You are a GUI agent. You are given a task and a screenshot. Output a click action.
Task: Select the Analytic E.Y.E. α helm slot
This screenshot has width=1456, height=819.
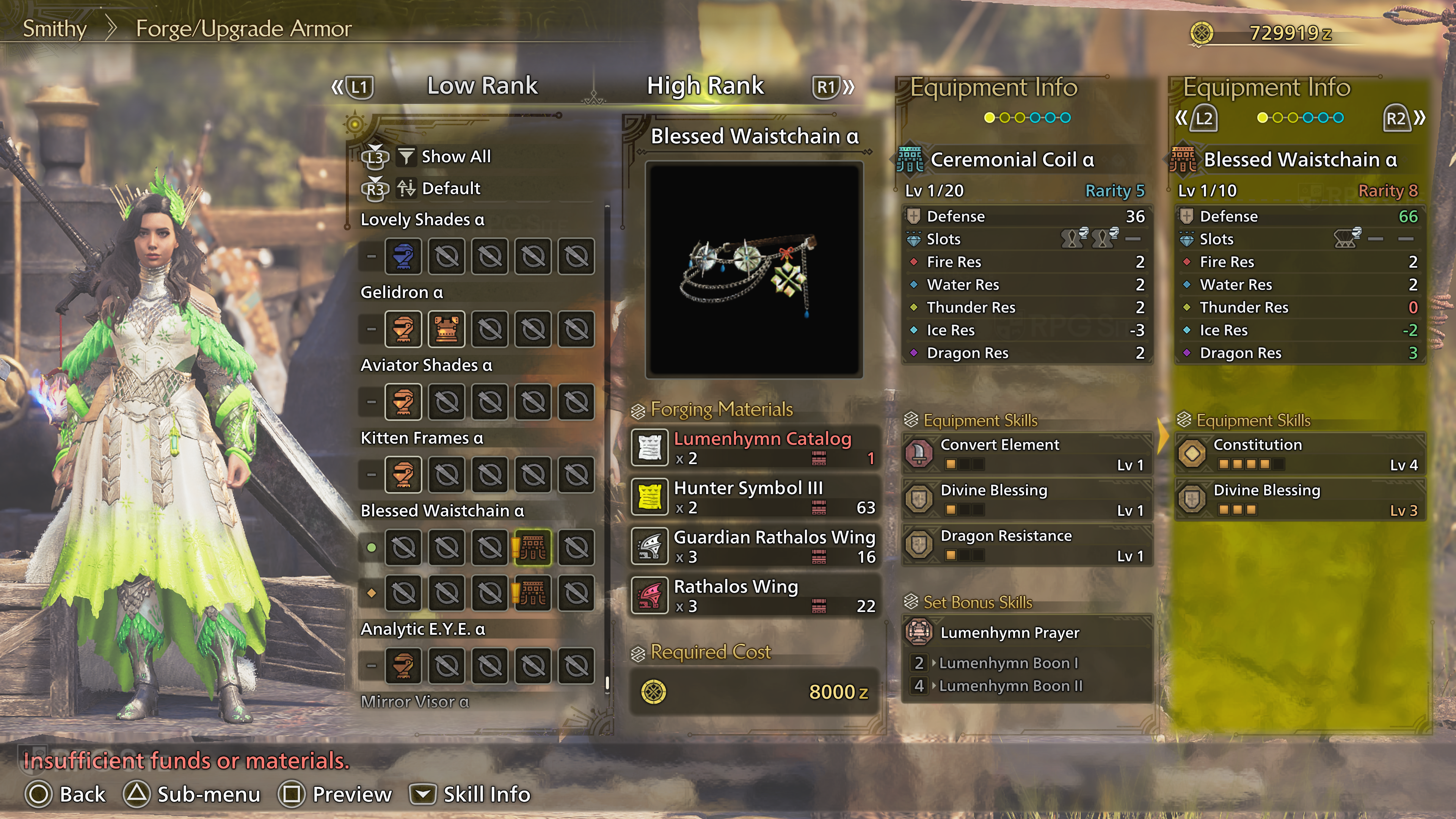coord(403,665)
